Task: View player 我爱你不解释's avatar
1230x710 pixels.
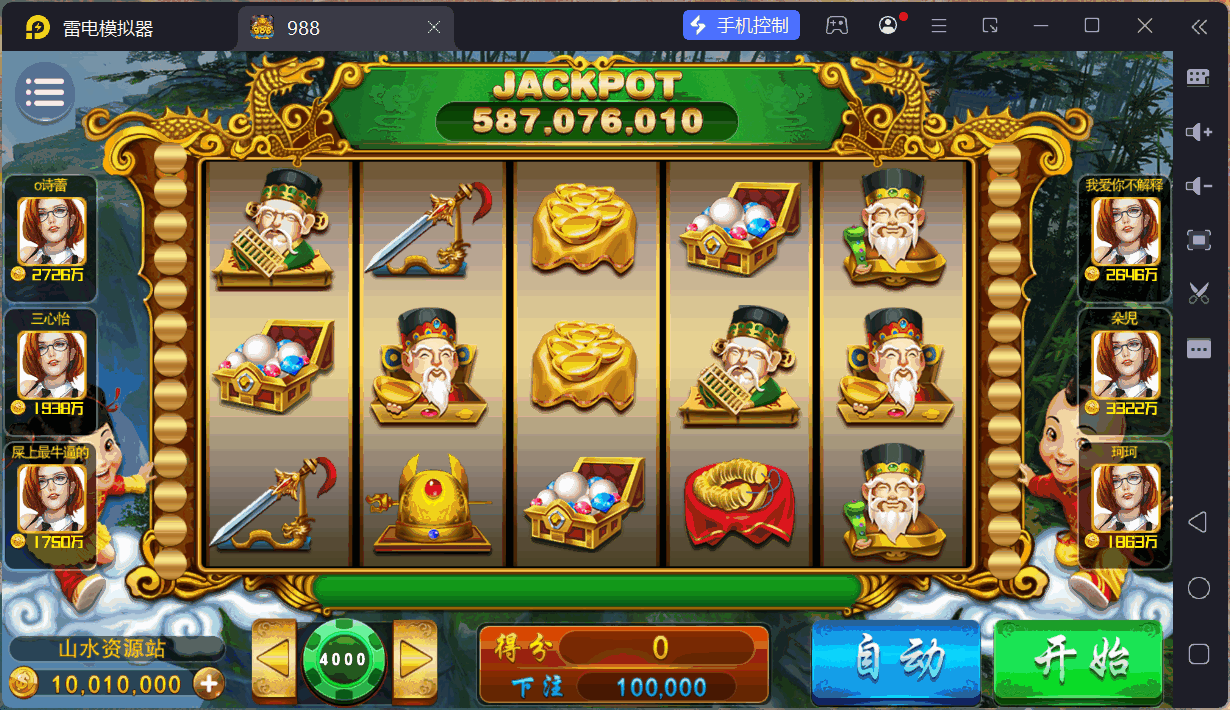Action: [x=1125, y=230]
